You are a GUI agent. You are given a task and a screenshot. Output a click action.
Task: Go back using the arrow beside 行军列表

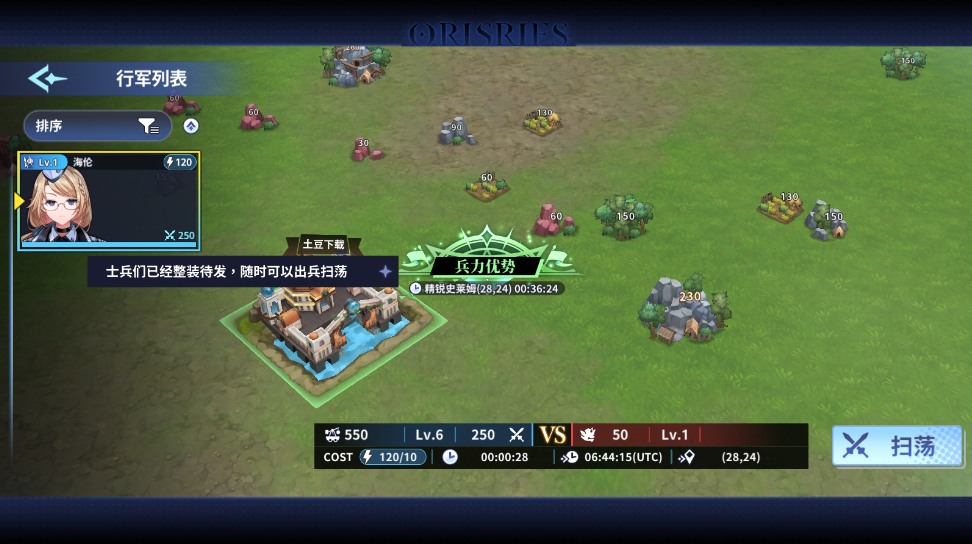tap(47, 78)
